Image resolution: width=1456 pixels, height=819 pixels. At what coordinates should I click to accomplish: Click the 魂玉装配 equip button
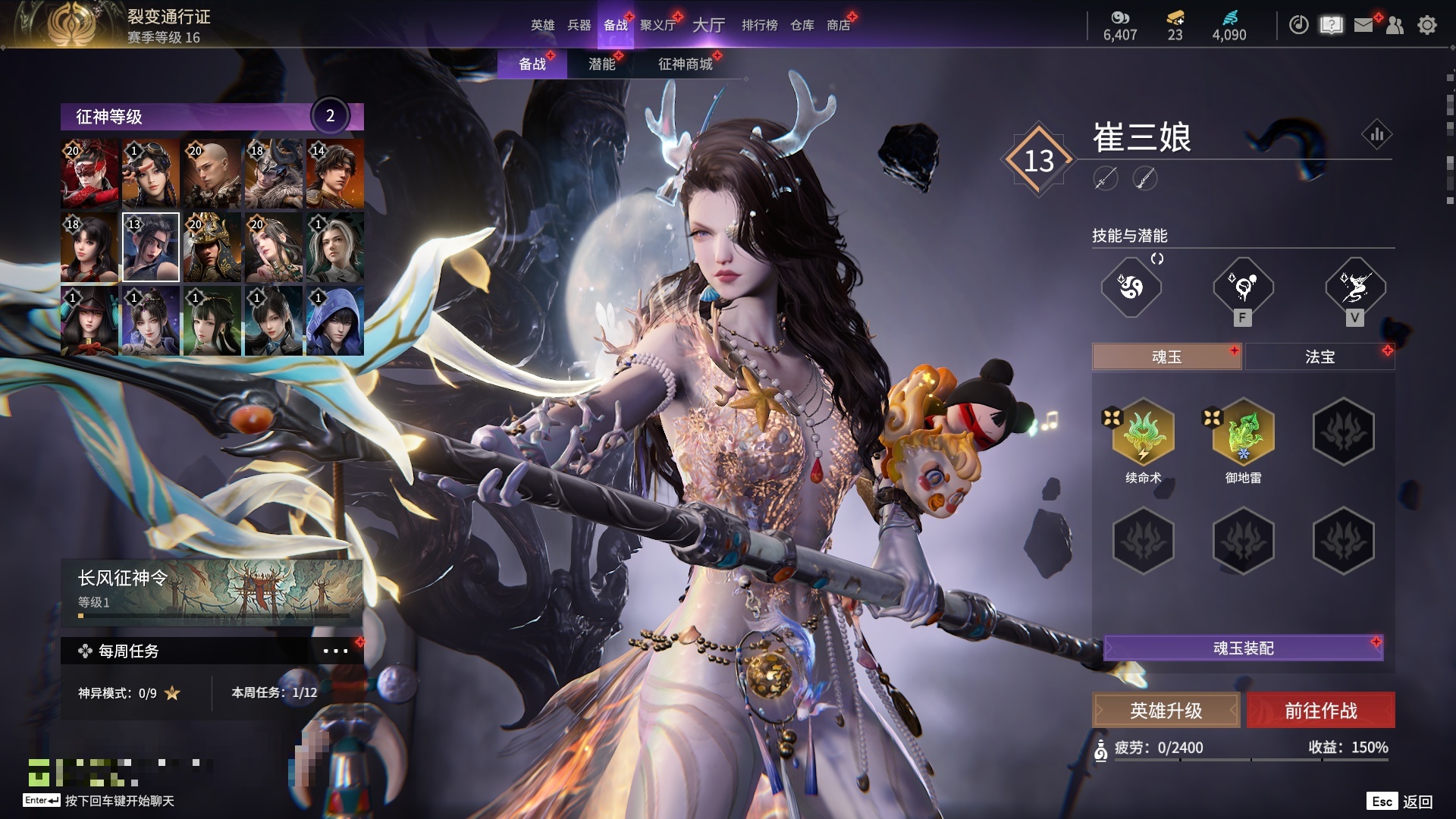1243,648
